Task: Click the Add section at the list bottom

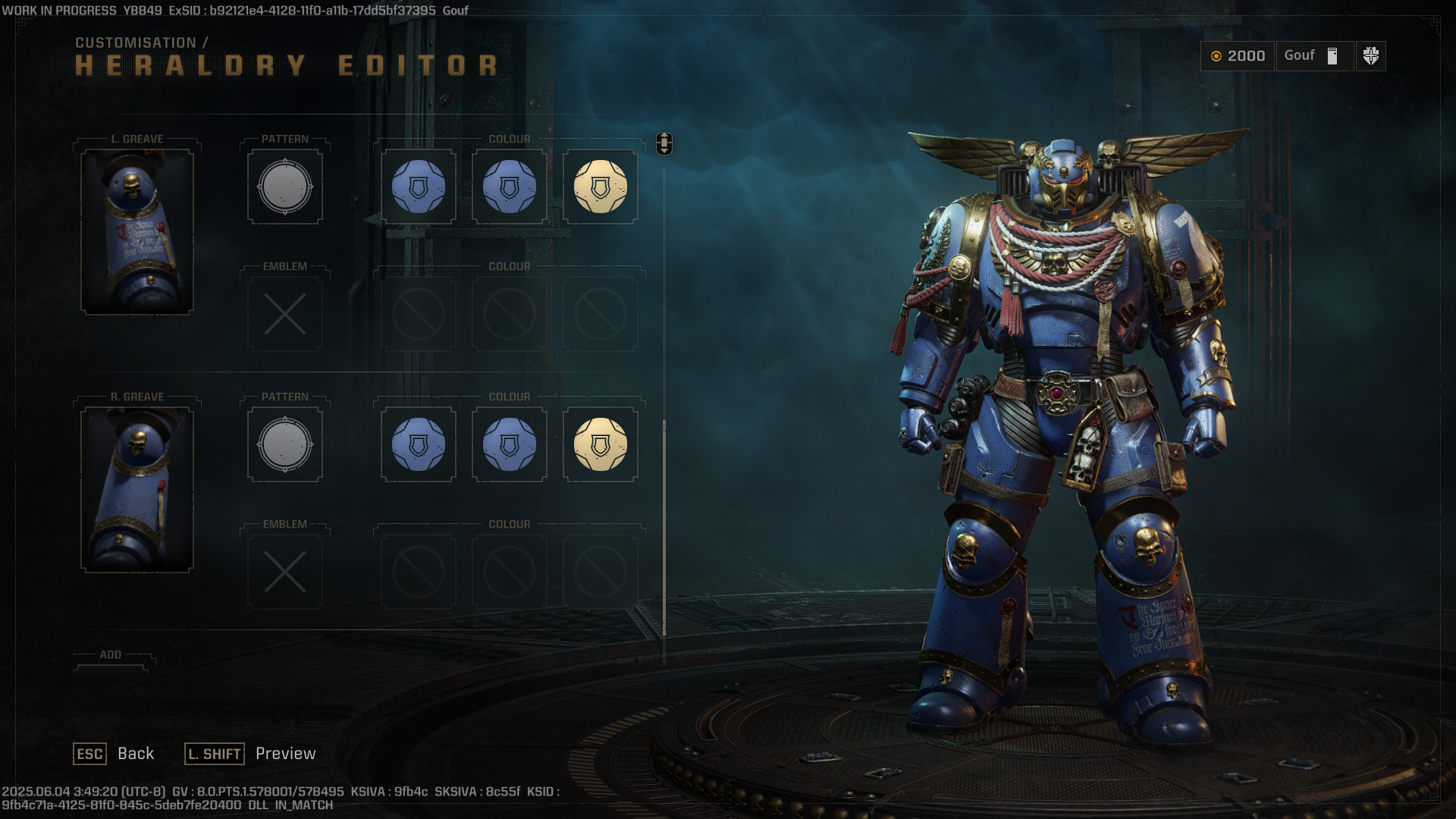Action: [111, 657]
